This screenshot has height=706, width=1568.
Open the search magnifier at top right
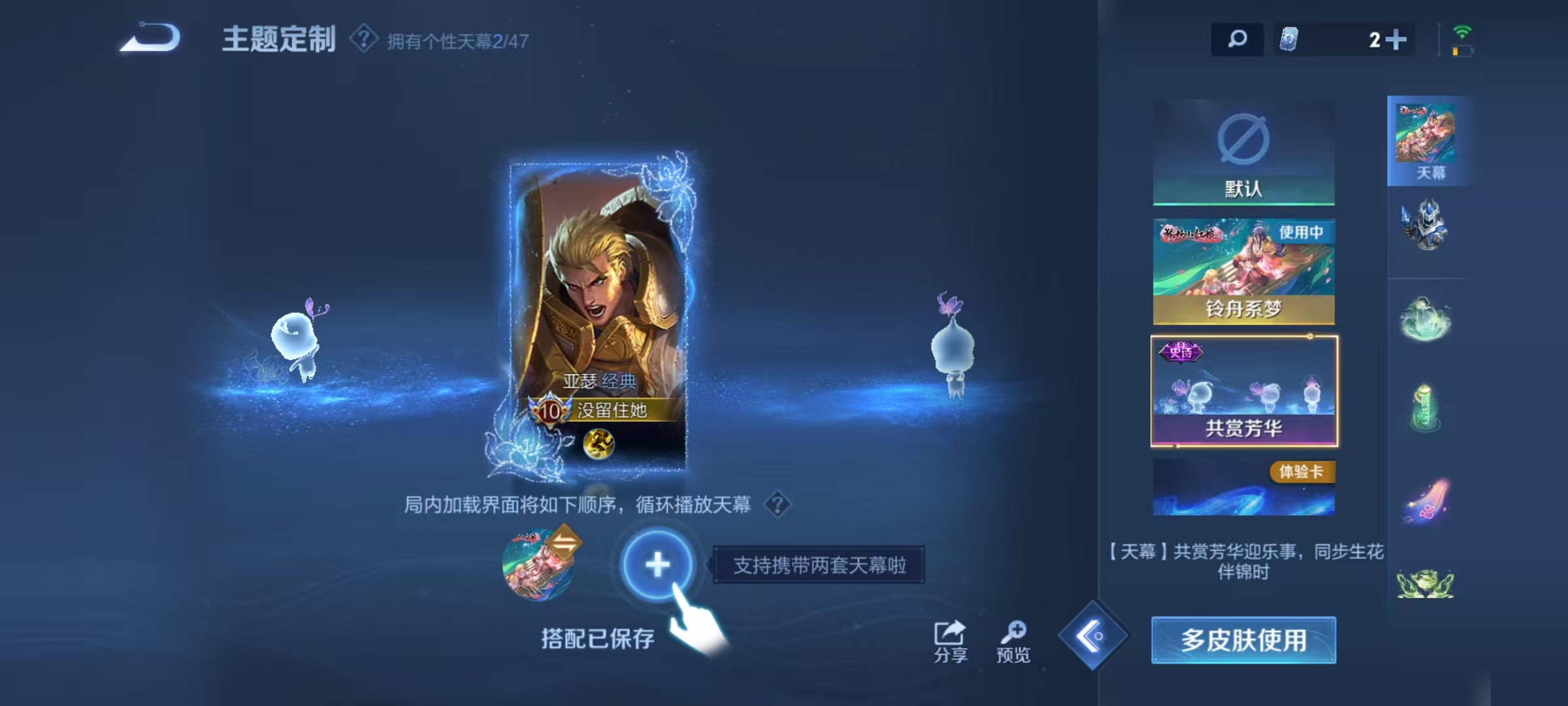point(1237,39)
